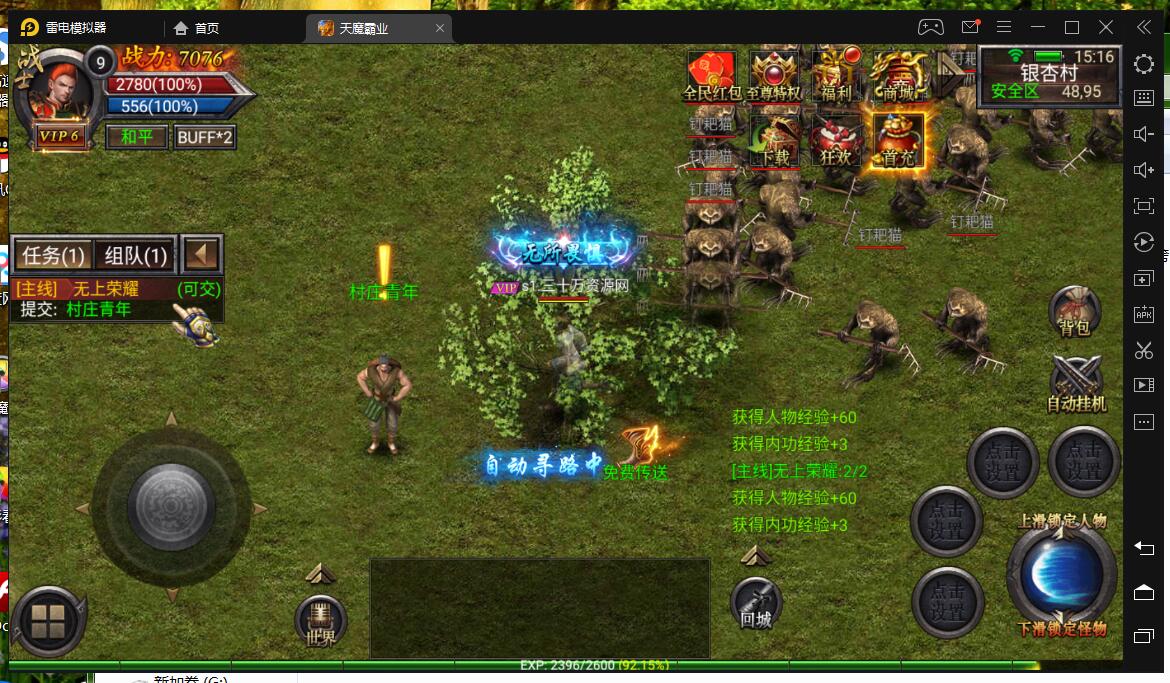This screenshot has height=683, width=1170.
Task: Click the 免费传送 free teleport link
Action: (x=636, y=472)
